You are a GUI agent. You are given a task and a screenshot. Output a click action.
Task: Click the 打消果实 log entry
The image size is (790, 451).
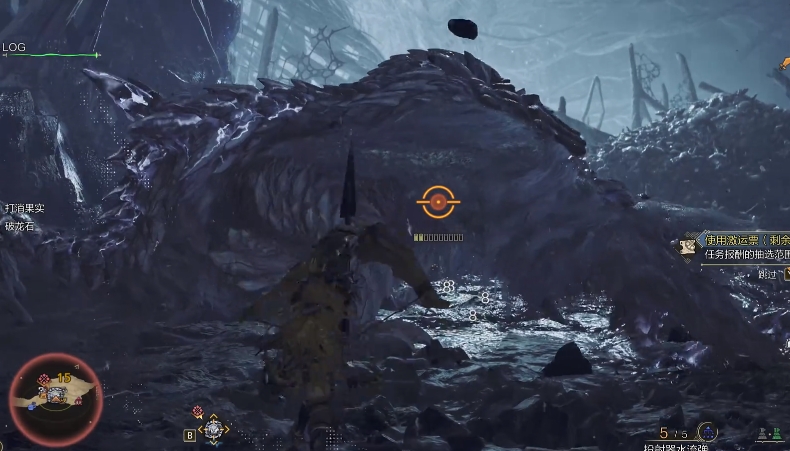(25, 208)
